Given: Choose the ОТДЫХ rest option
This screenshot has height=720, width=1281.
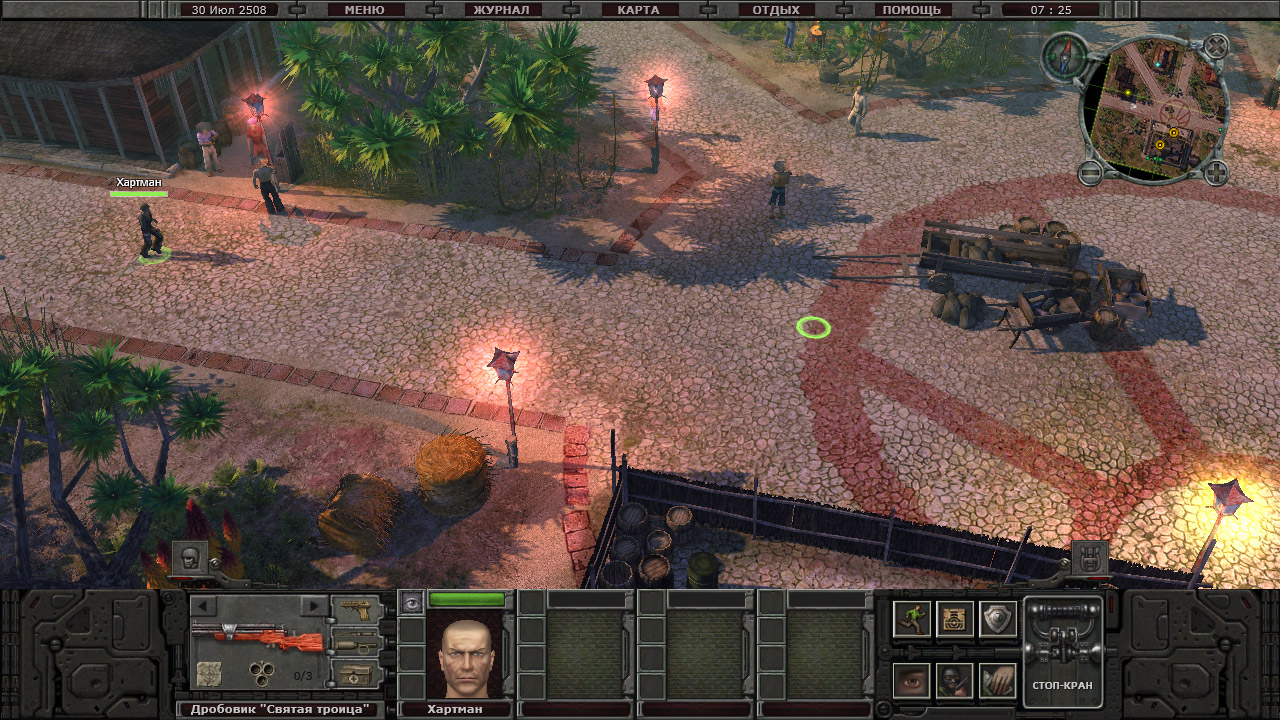Looking at the screenshot, I should click(x=775, y=10).
